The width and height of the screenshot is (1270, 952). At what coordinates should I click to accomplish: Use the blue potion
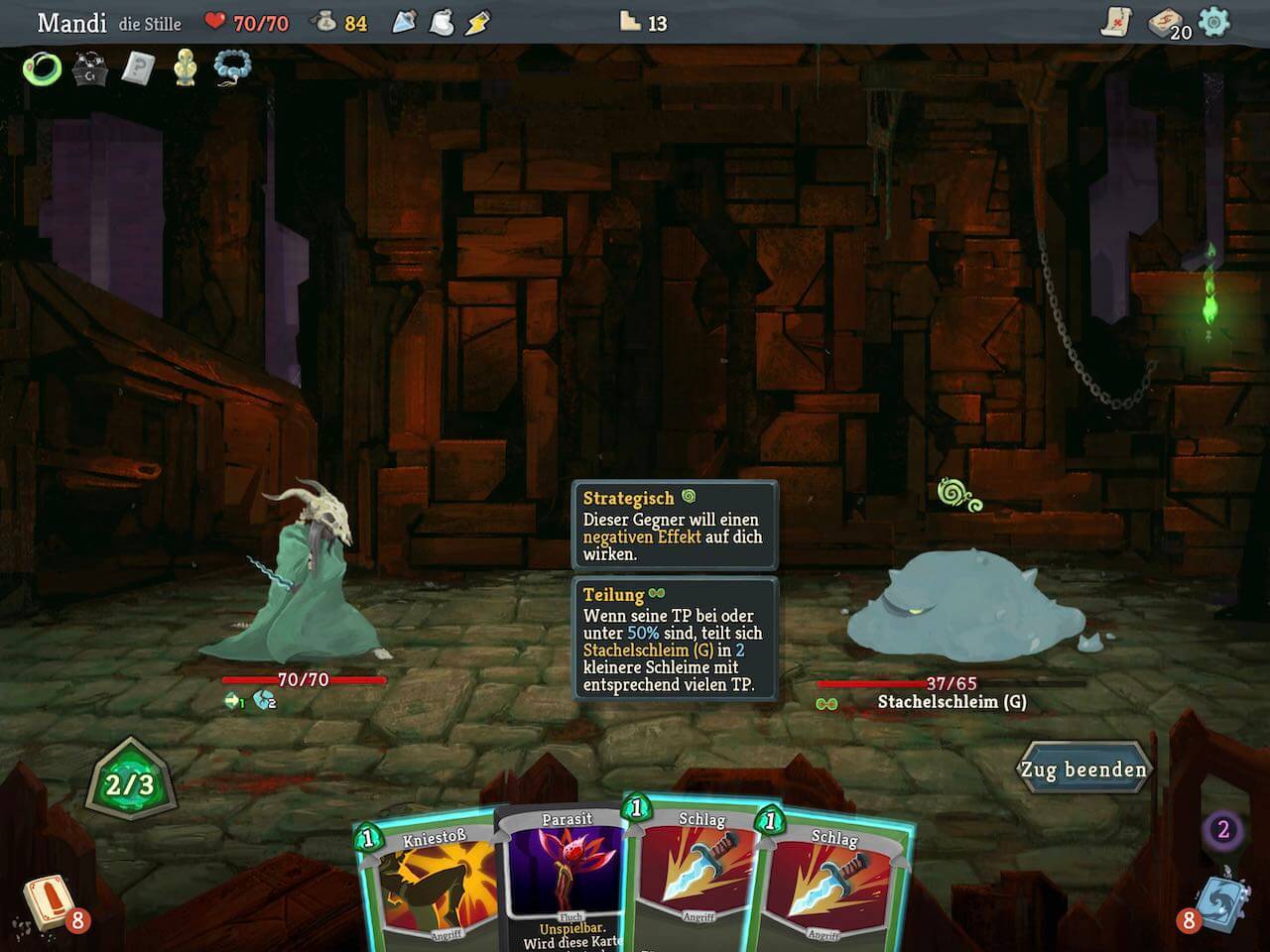tap(405, 22)
